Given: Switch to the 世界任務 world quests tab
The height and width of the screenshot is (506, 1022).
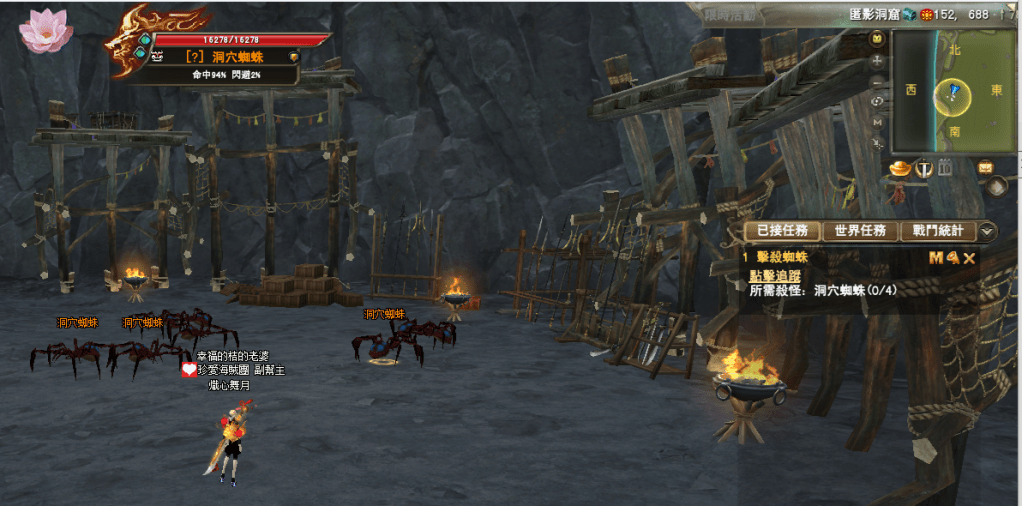Looking at the screenshot, I should pyautogui.click(x=860, y=231).
